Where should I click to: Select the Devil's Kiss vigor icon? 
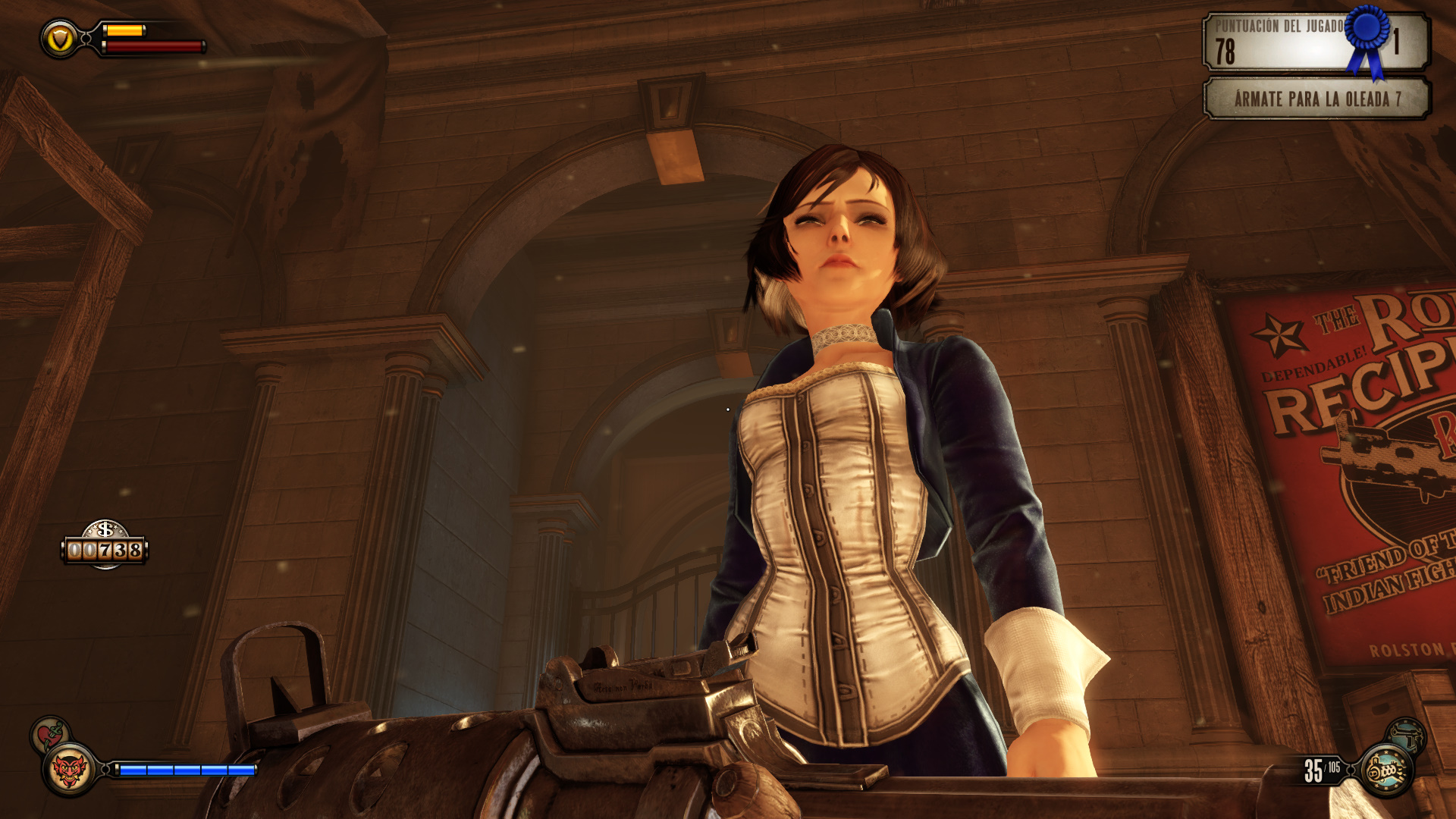click(x=69, y=770)
